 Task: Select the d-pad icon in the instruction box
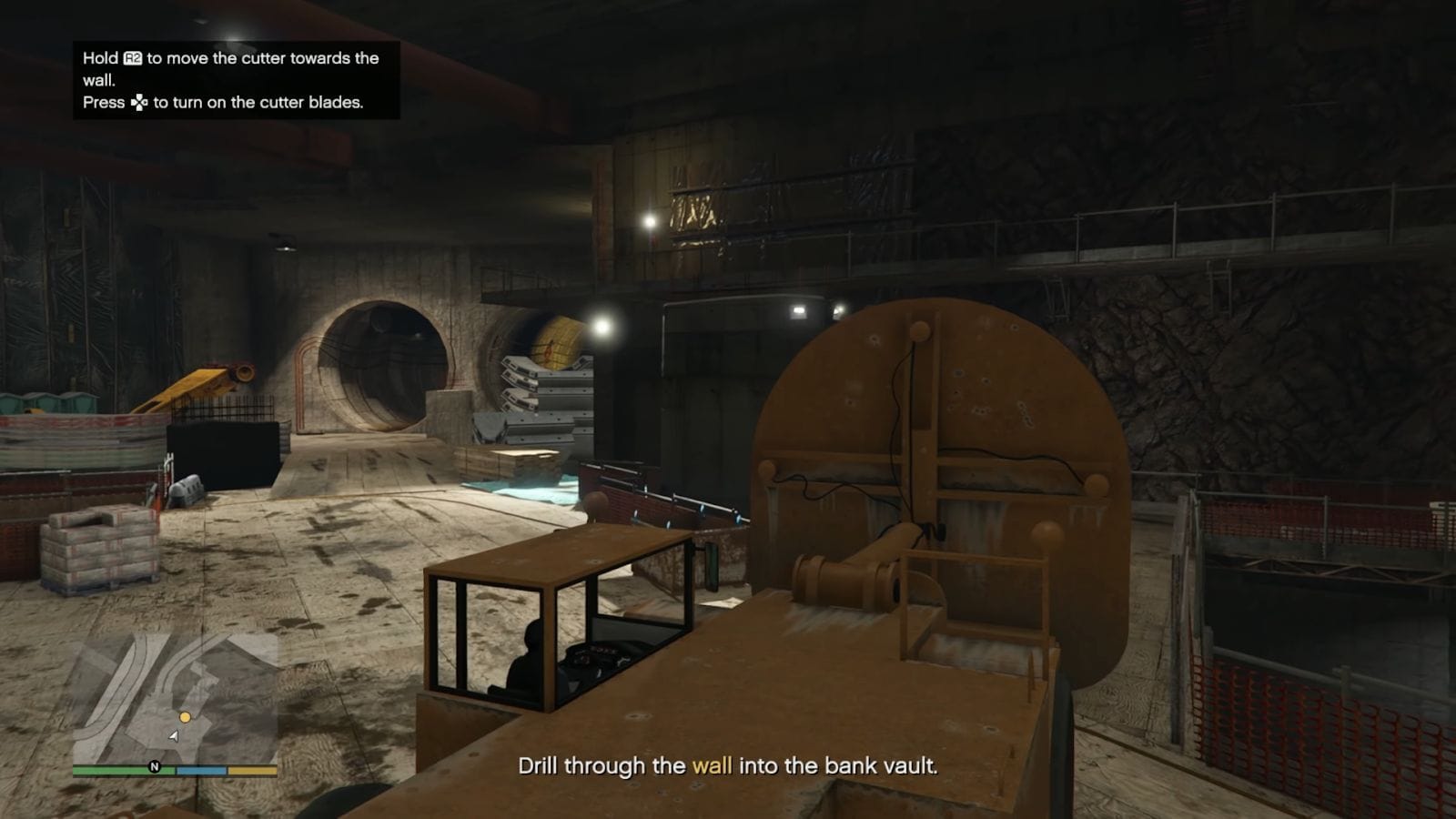coord(139,103)
